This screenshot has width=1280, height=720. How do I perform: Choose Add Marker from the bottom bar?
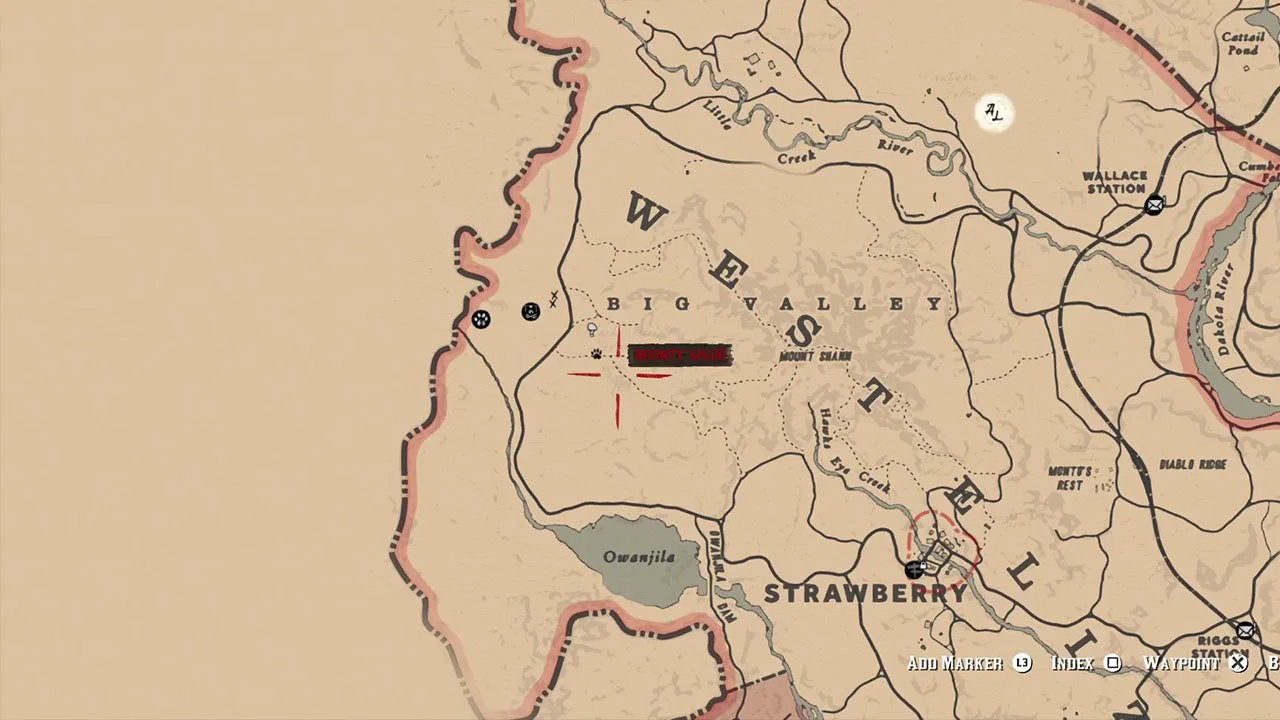(x=953, y=663)
